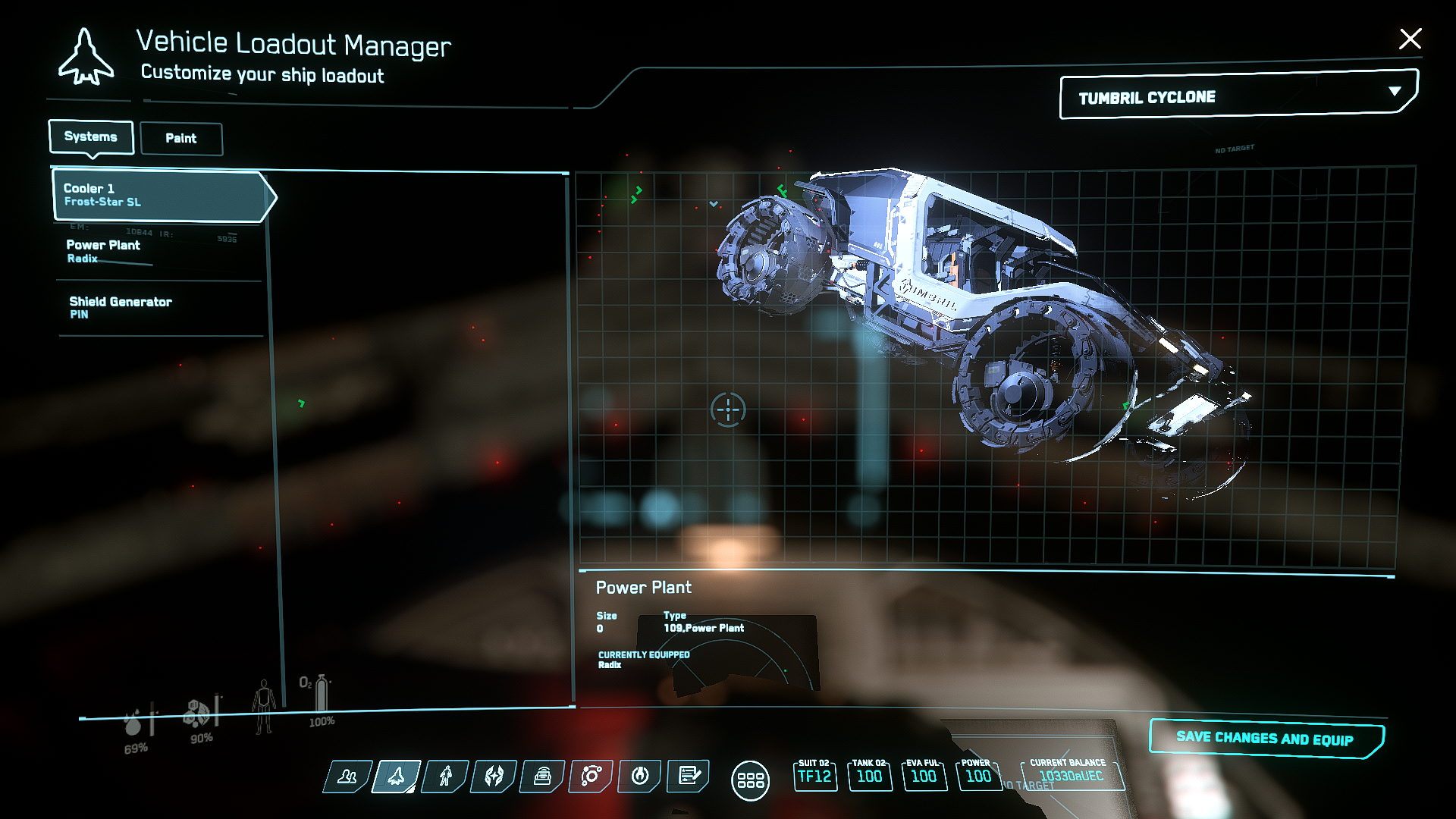Open the inbox tray app icon

tap(542, 777)
